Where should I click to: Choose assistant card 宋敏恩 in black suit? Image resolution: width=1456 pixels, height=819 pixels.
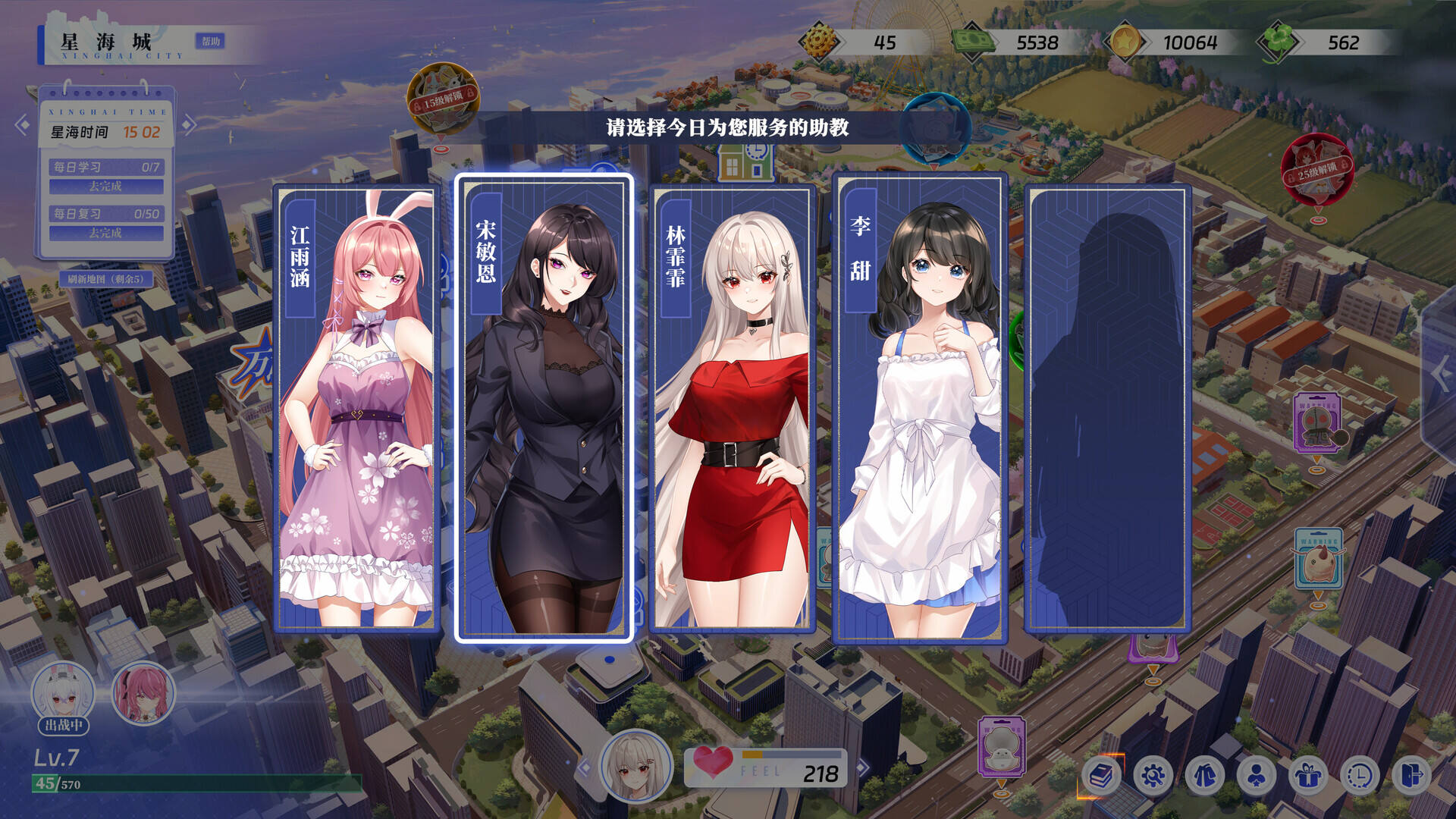pyautogui.click(x=543, y=409)
